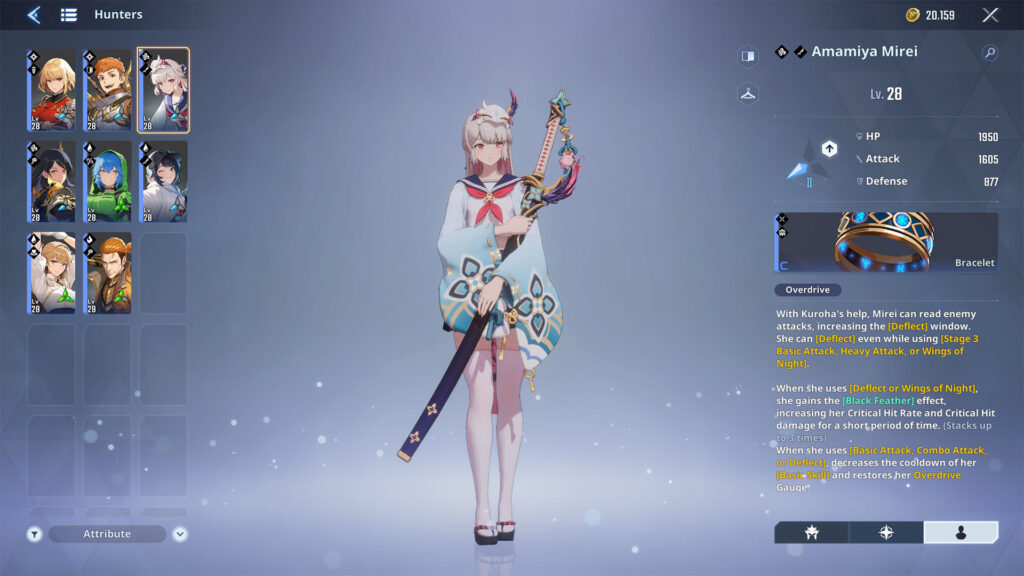Image resolution: width=1024 pixels, height=576 pixels.
Task: Switch to the middle compass-star tab
Action: pos(886,532)
